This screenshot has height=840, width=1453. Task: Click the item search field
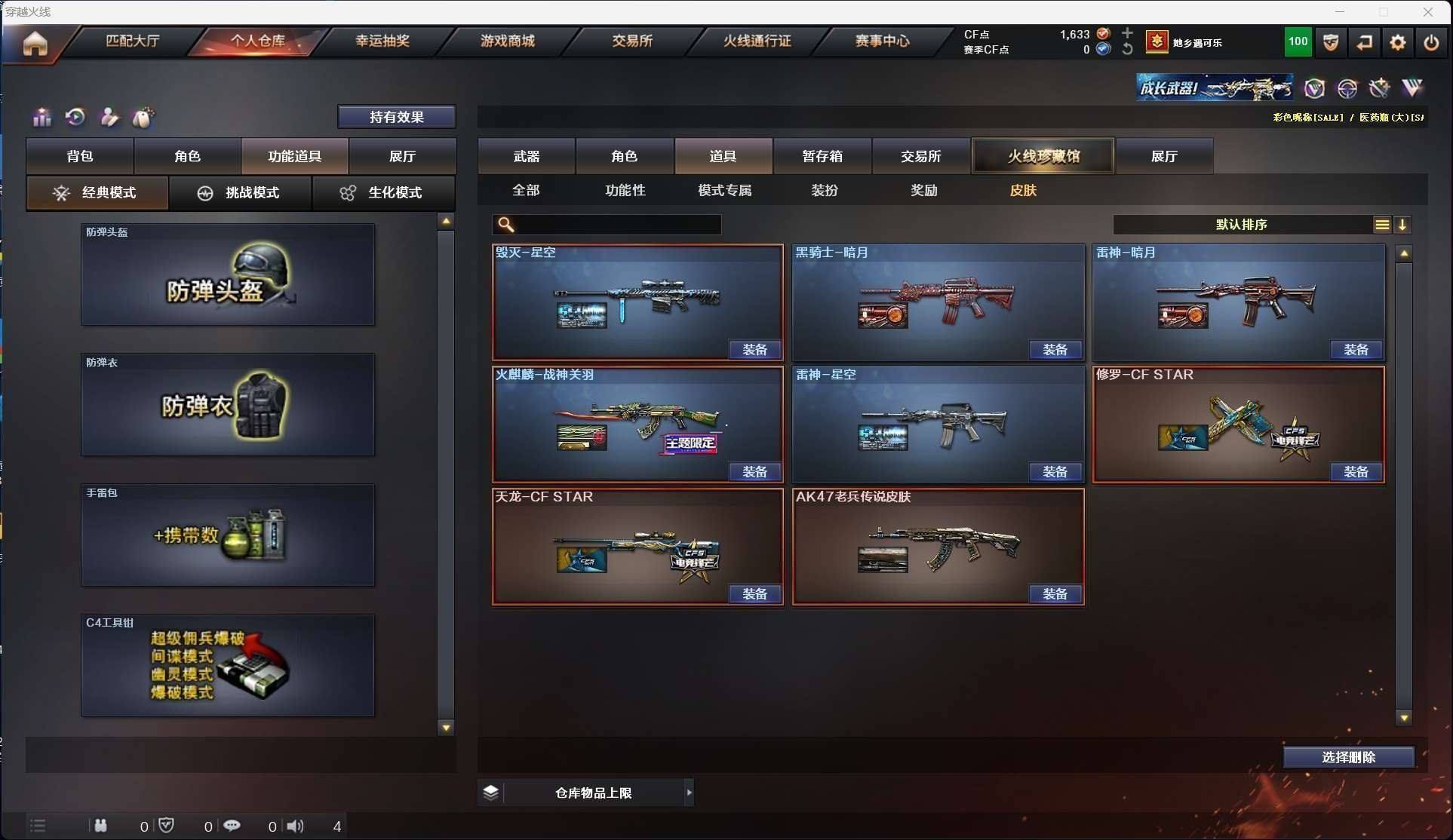click(x=615, y=225)
